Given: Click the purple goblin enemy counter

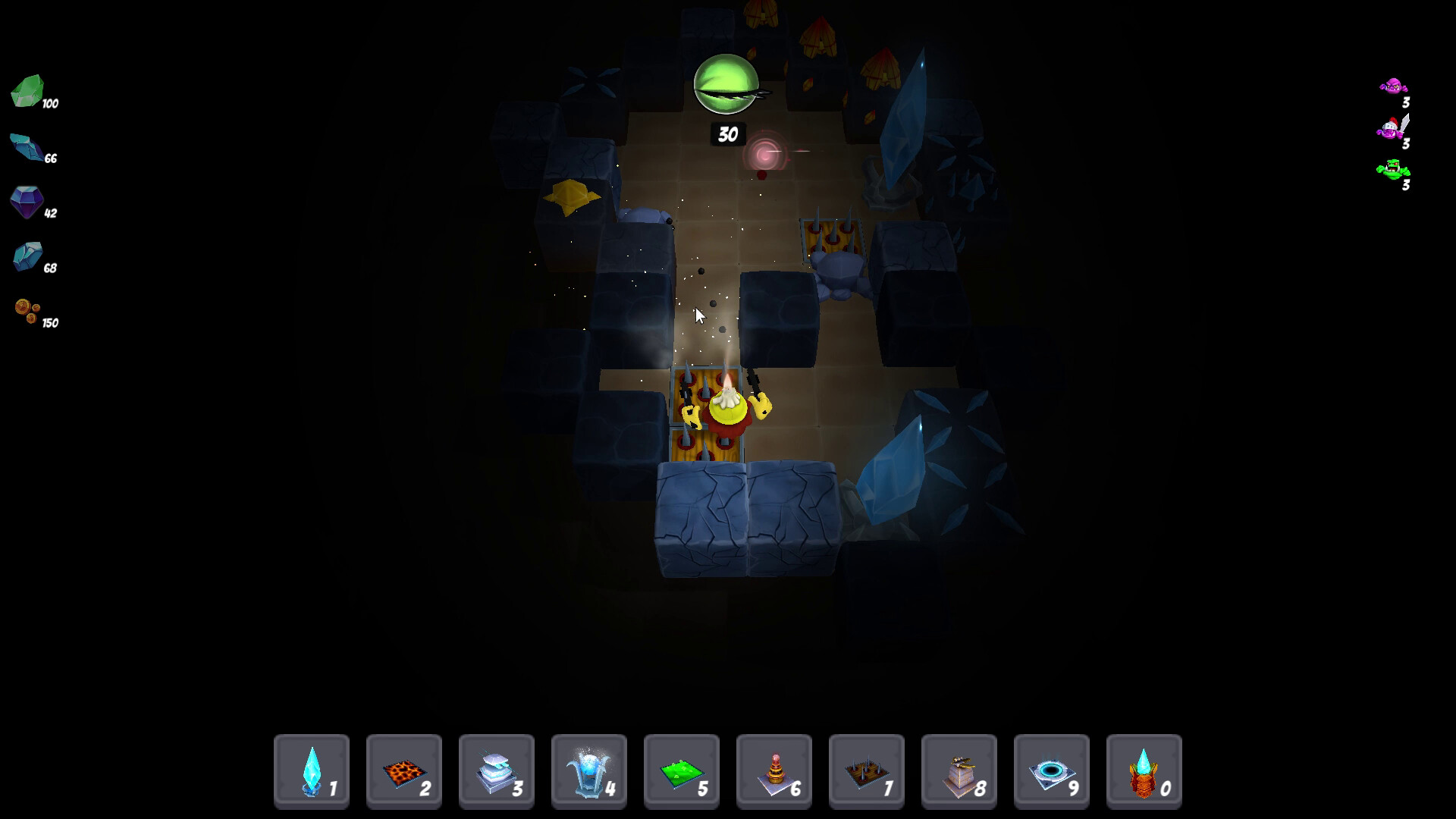Looking at the screenshot, I should (1394, 91).
